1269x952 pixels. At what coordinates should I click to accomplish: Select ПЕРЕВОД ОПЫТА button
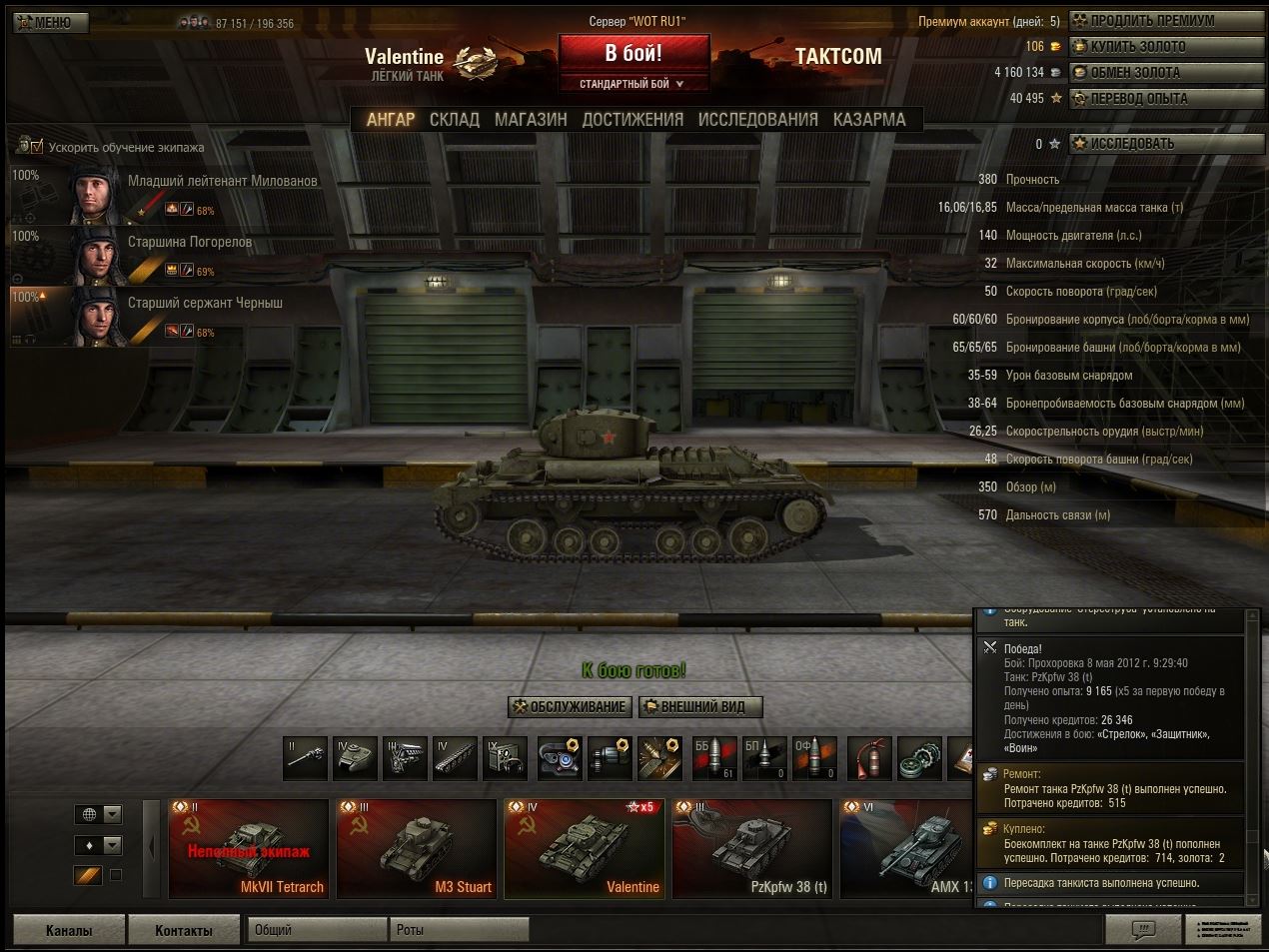[1166, 99]
